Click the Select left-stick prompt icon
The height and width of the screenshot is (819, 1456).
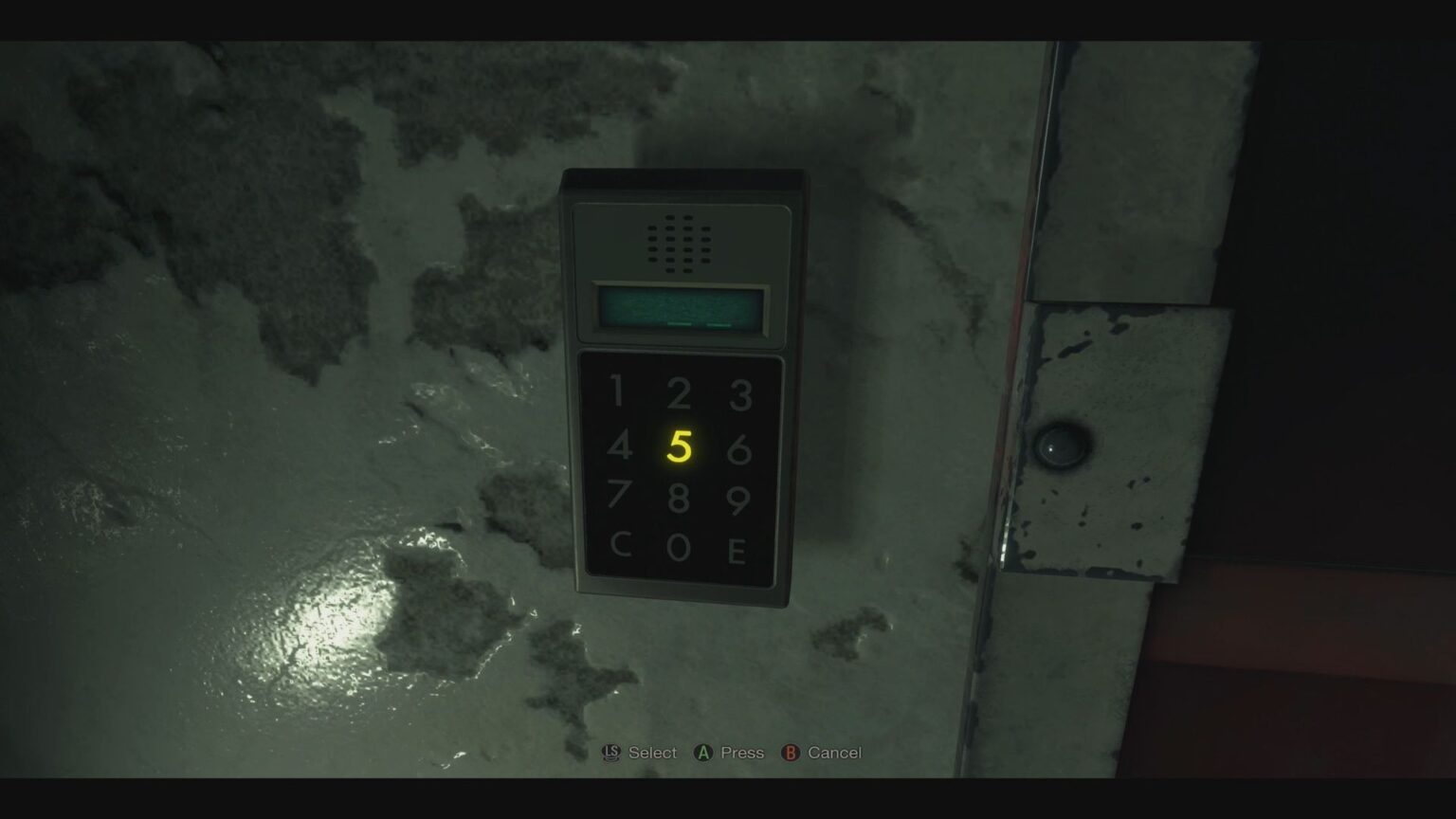(610, 753)
